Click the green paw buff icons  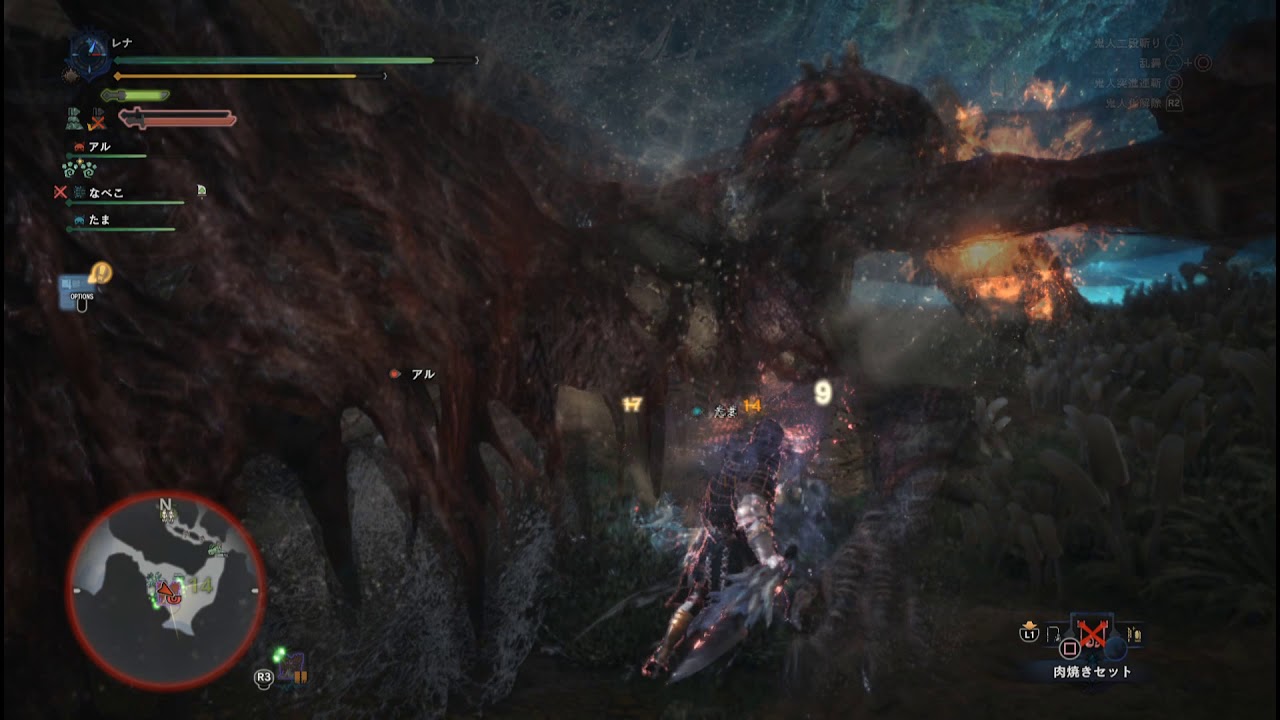pyautogui.click(x=79, y=169)
